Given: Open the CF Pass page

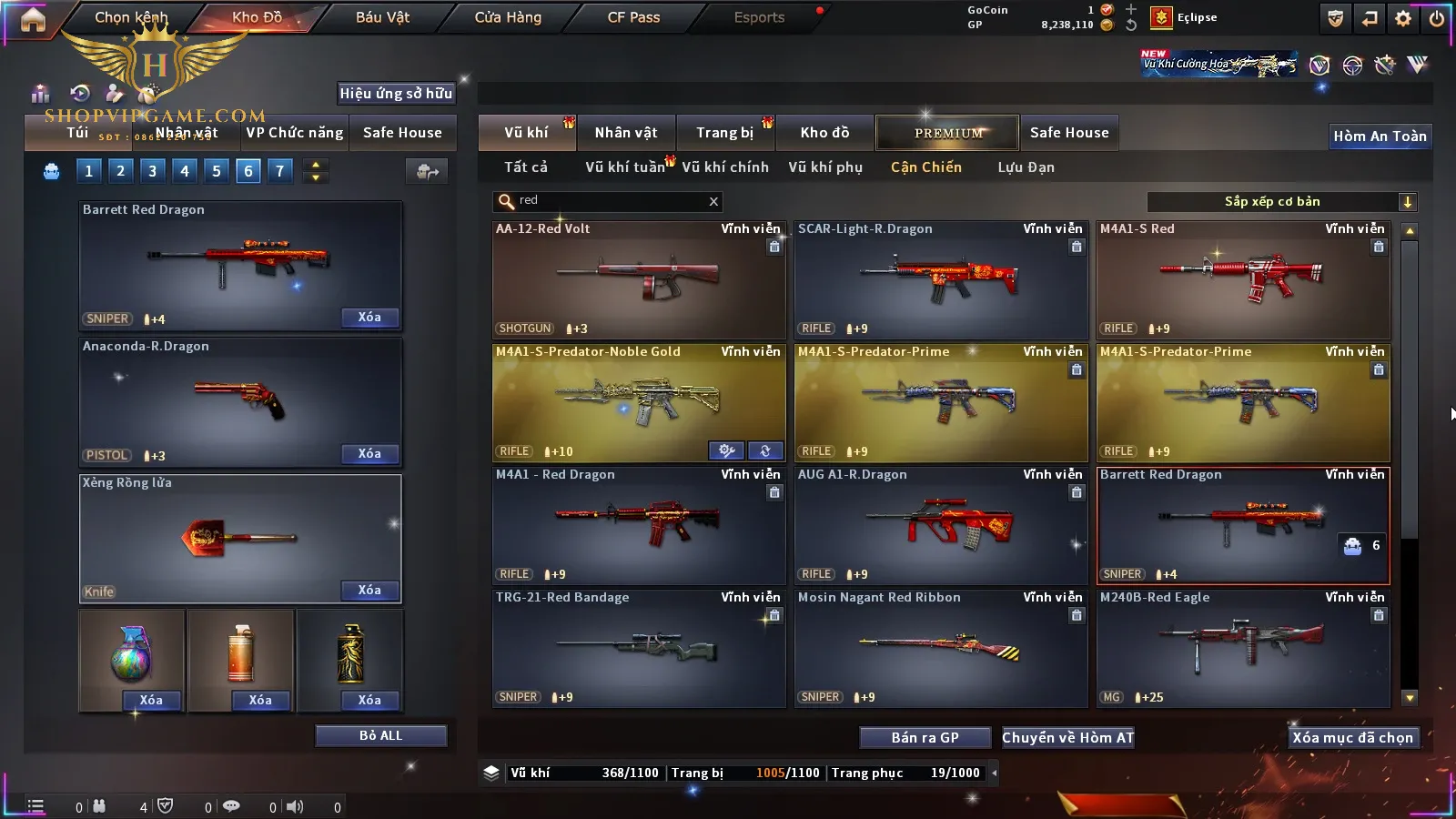Looking at the screenshot, I should [x=633, y=17].
